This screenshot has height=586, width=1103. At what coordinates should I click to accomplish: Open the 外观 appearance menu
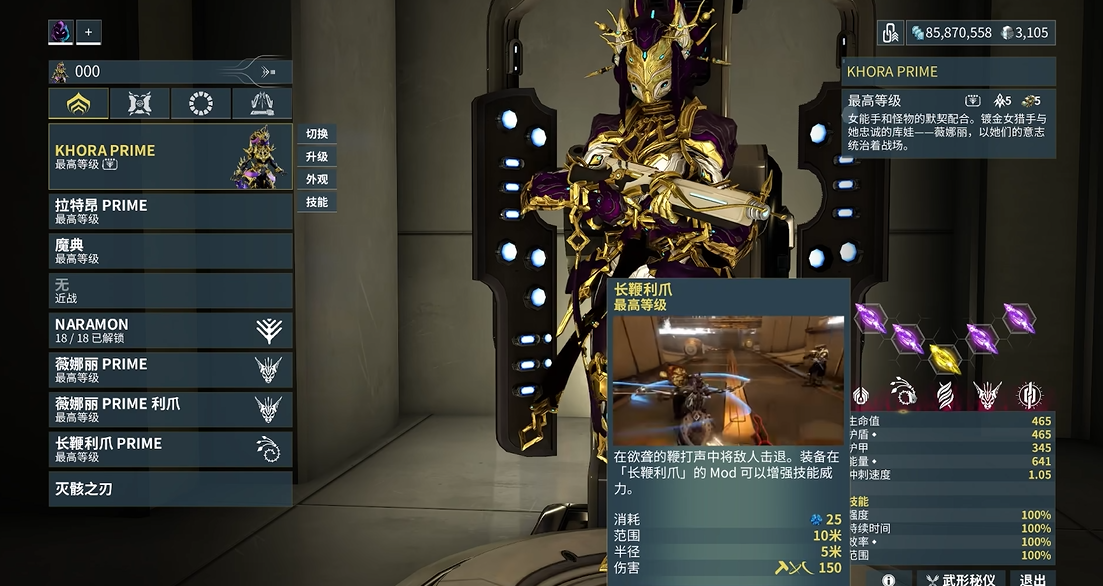tap(317, 180)
